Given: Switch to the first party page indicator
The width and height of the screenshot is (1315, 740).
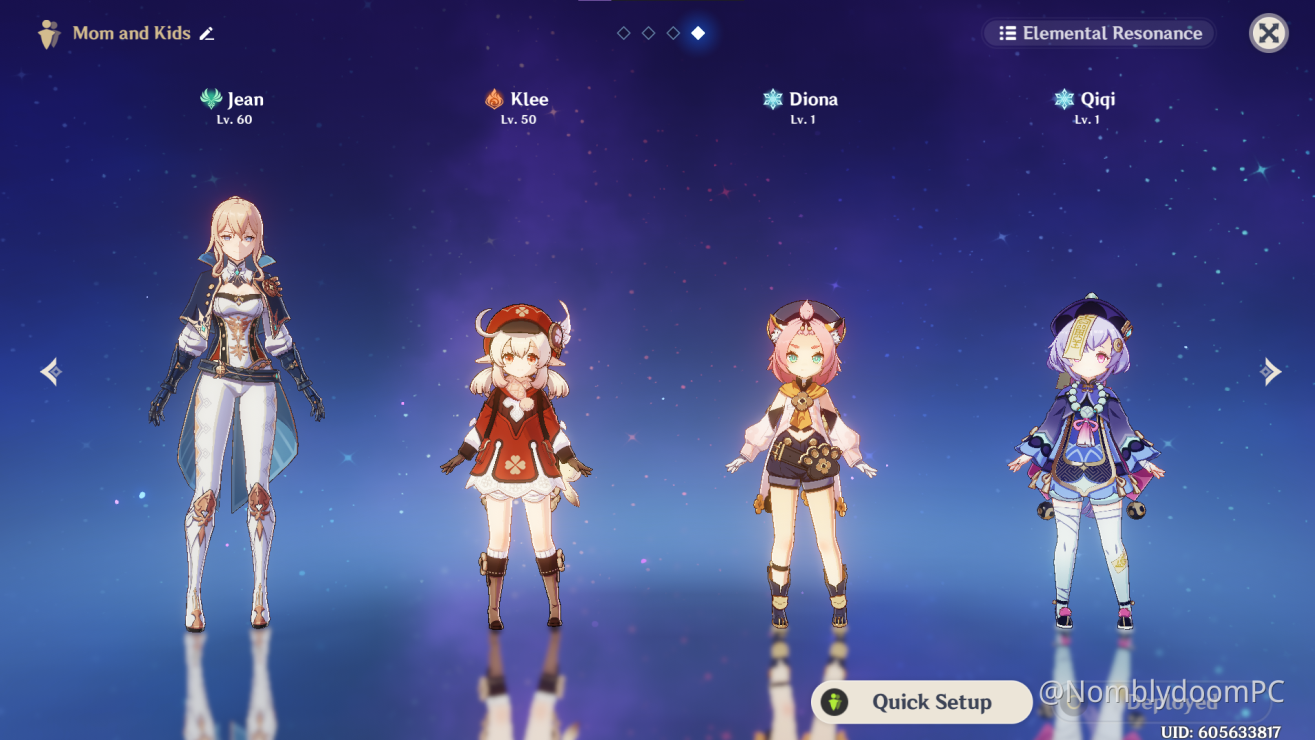Looking at the screenshot, I should click(x=624, y=33).
